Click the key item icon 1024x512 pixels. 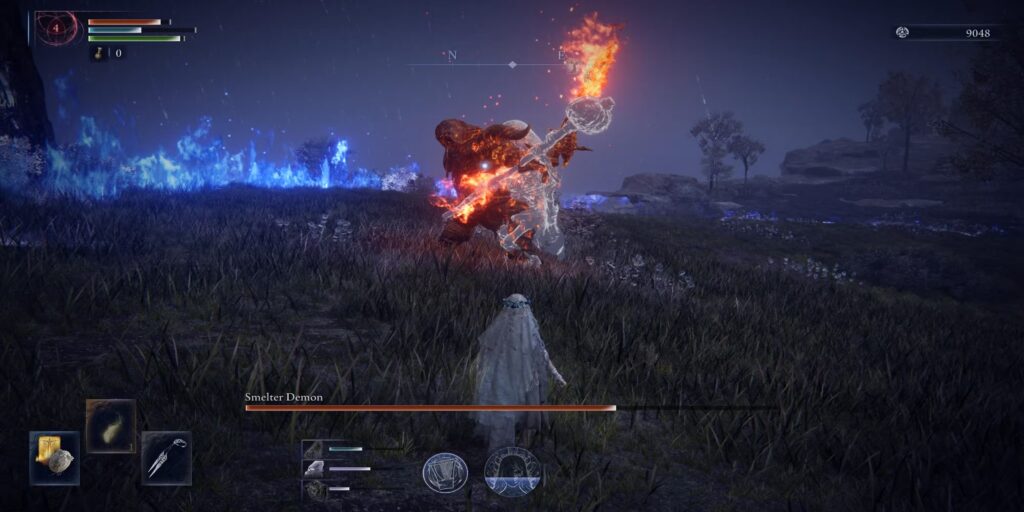click(x=99, y=53)
